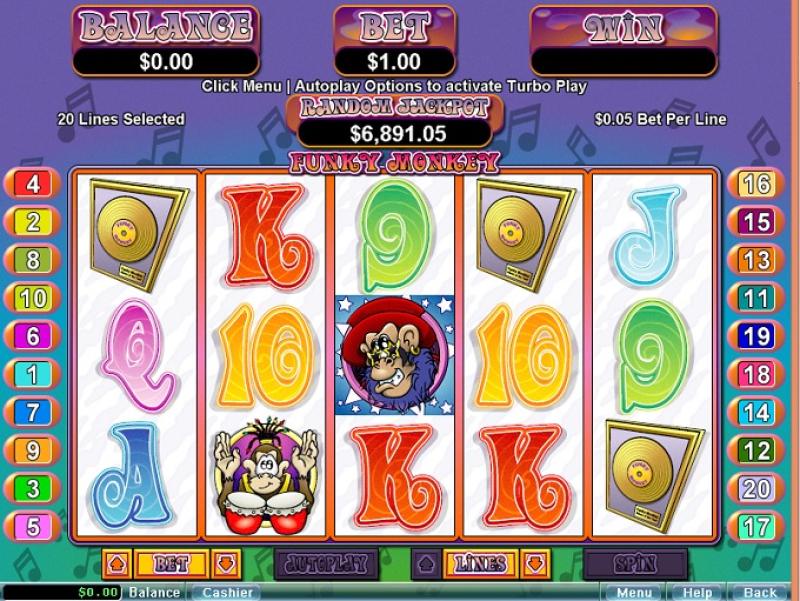Select payline number 16
Image resolution: width=800 pixels, height=601 pixels.
pyautogui.click(x=758, y=184)
